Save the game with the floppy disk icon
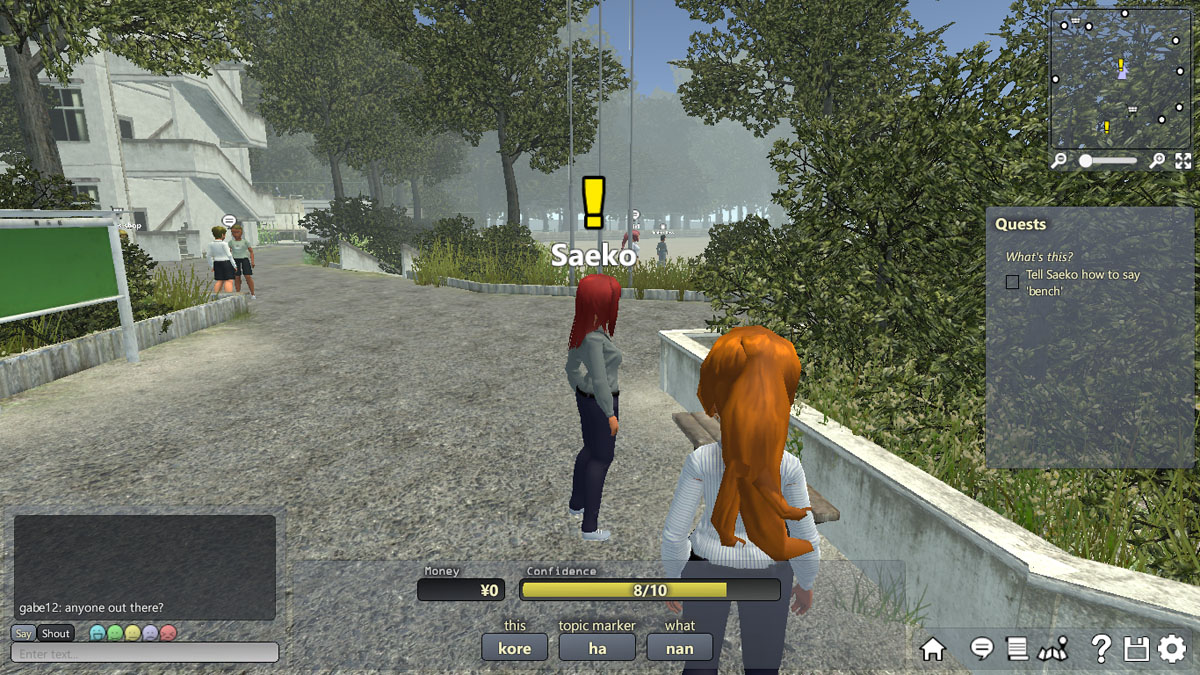 pos(1136,649)
